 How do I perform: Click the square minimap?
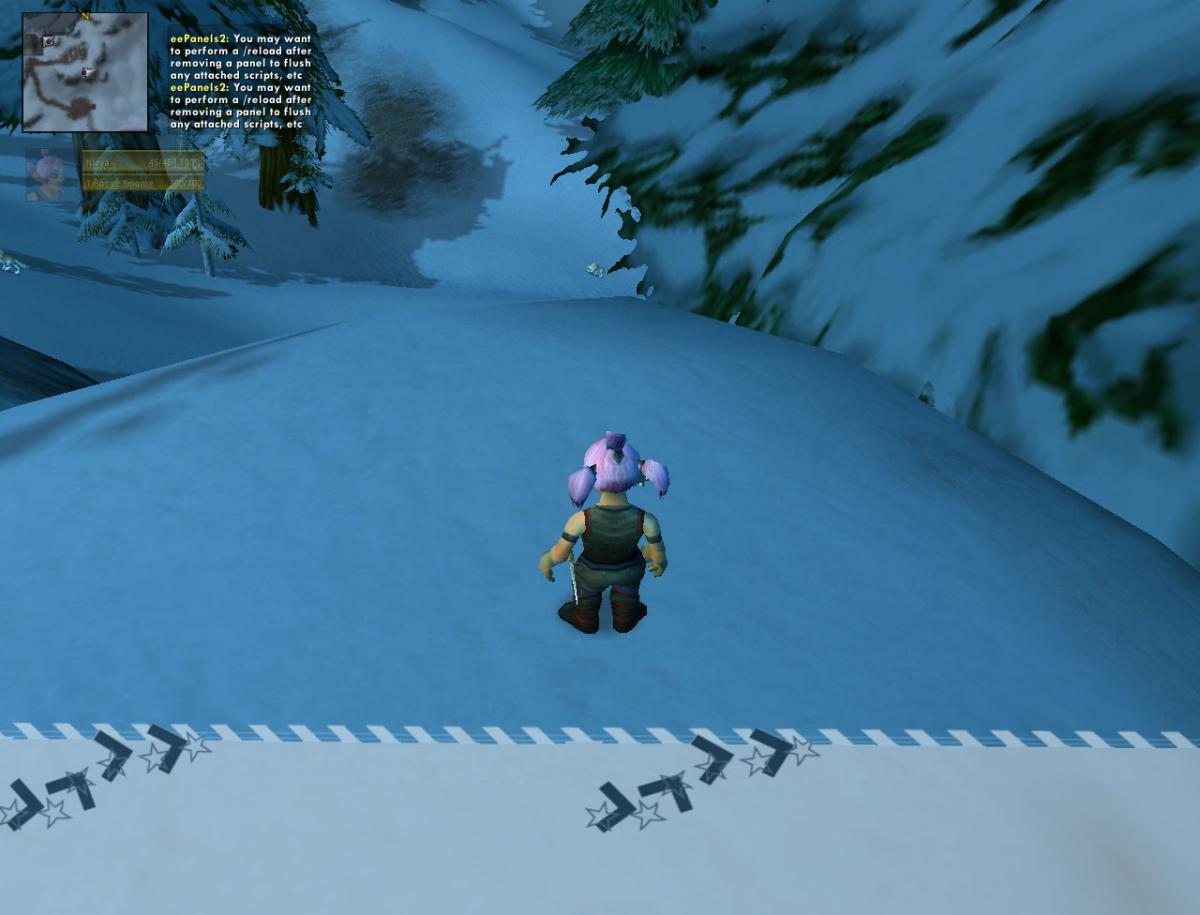[85, 72]
